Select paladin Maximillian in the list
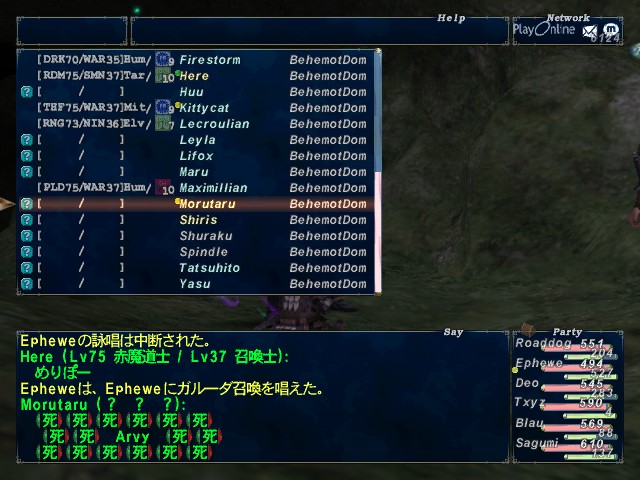 pyautogui.click(x=212, y=188)
